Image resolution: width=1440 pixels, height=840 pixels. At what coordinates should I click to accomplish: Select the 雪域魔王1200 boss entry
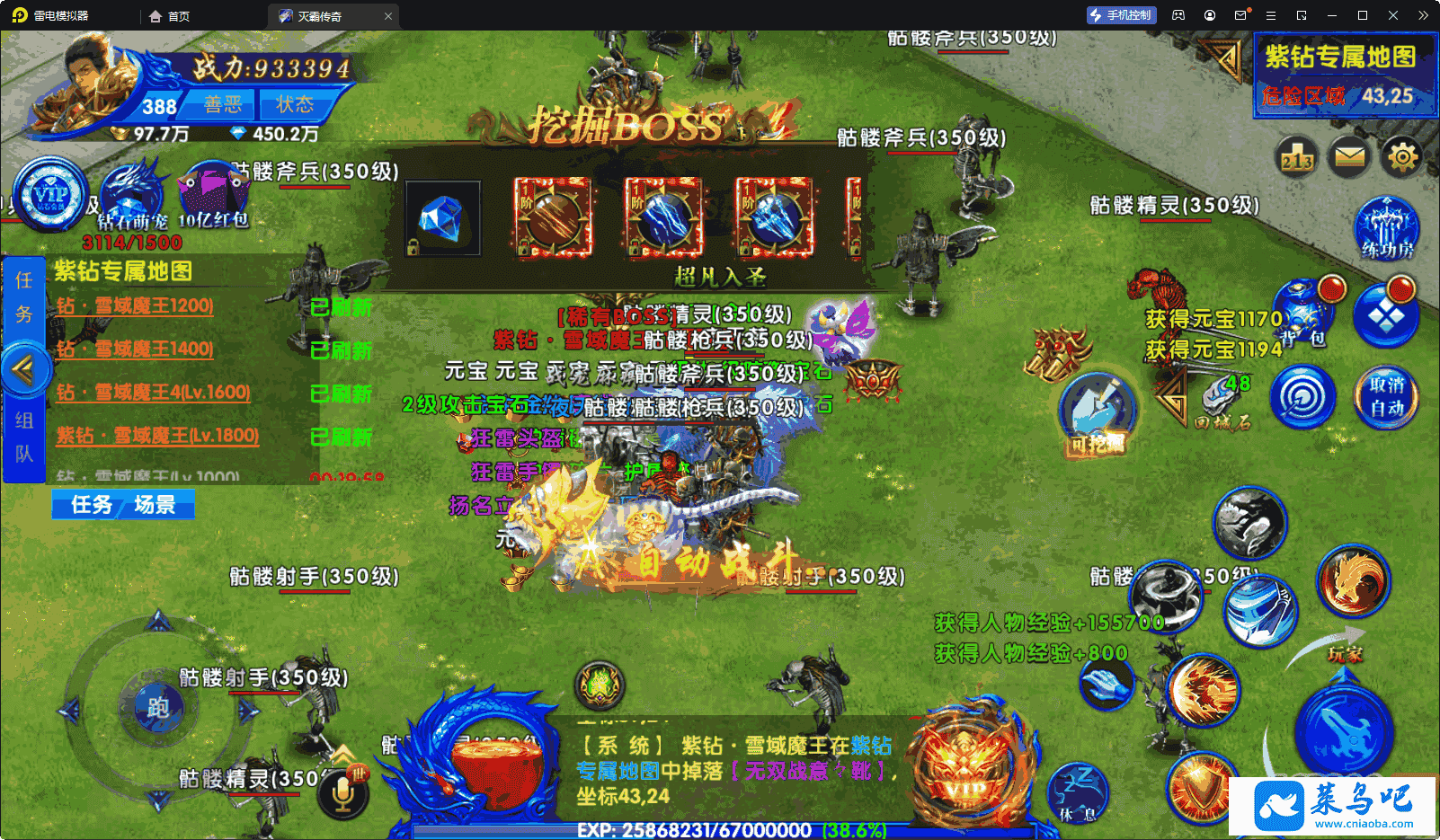pyautogui.click(x=135, y=306)
